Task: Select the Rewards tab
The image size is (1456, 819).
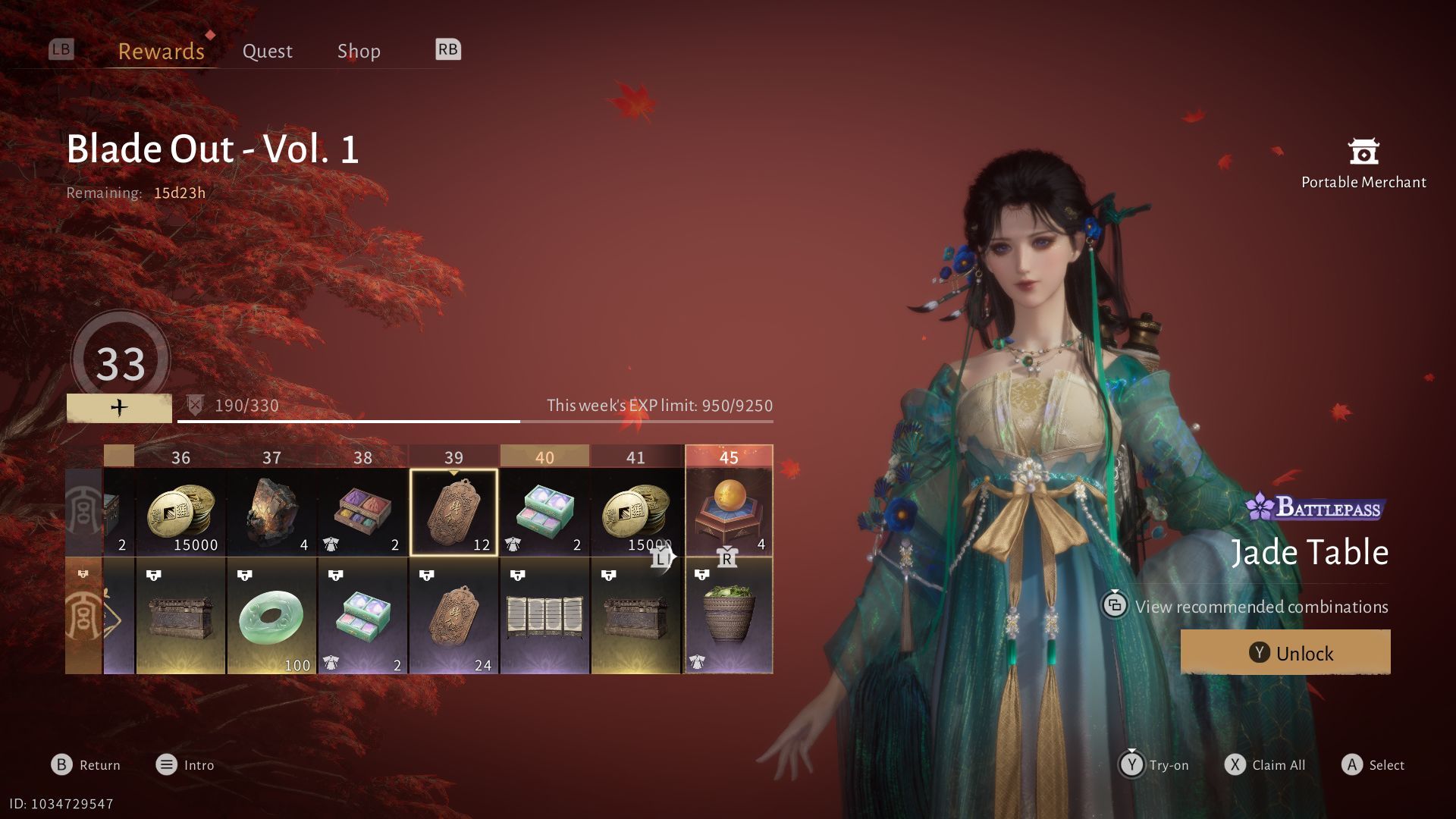Action: coord(161,51)
